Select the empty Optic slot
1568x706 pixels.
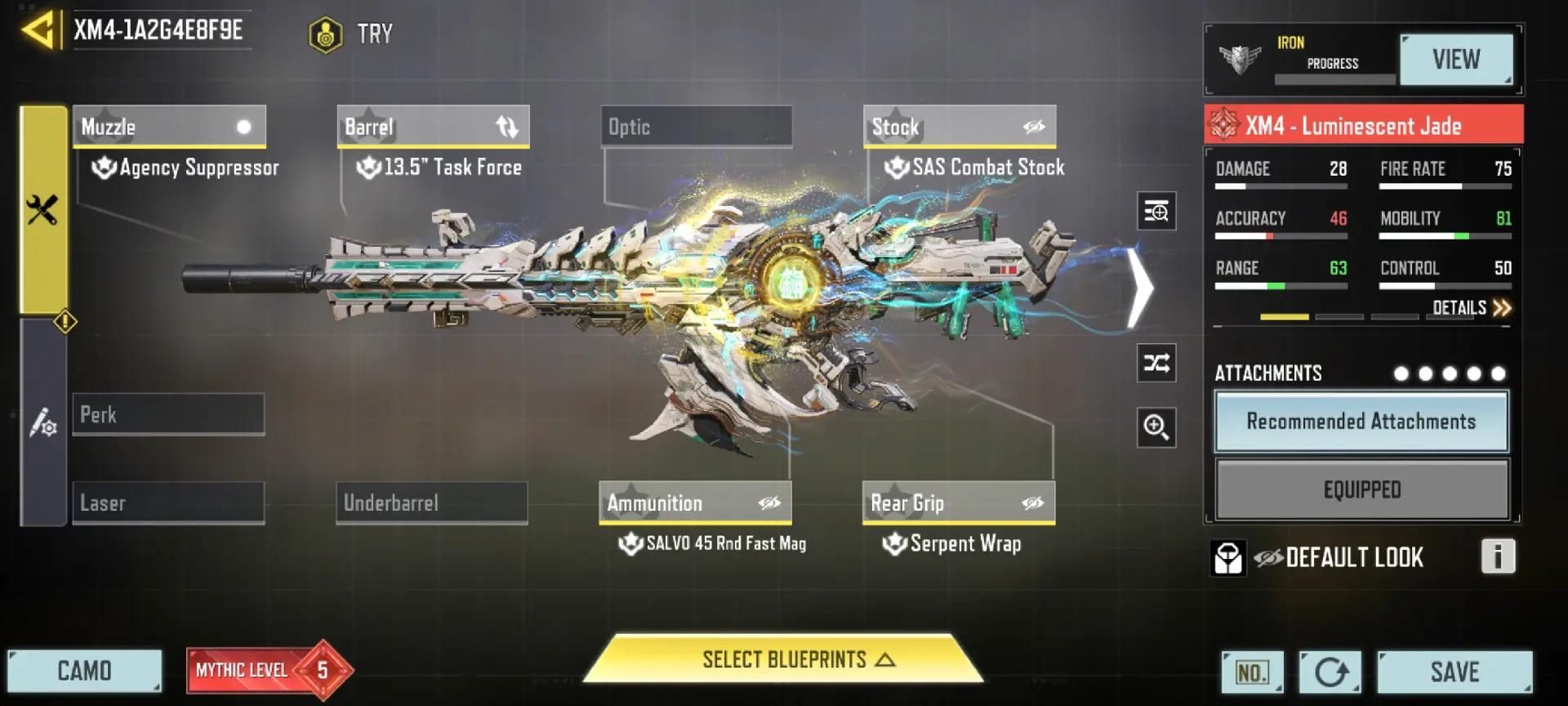tap(696, 127)
